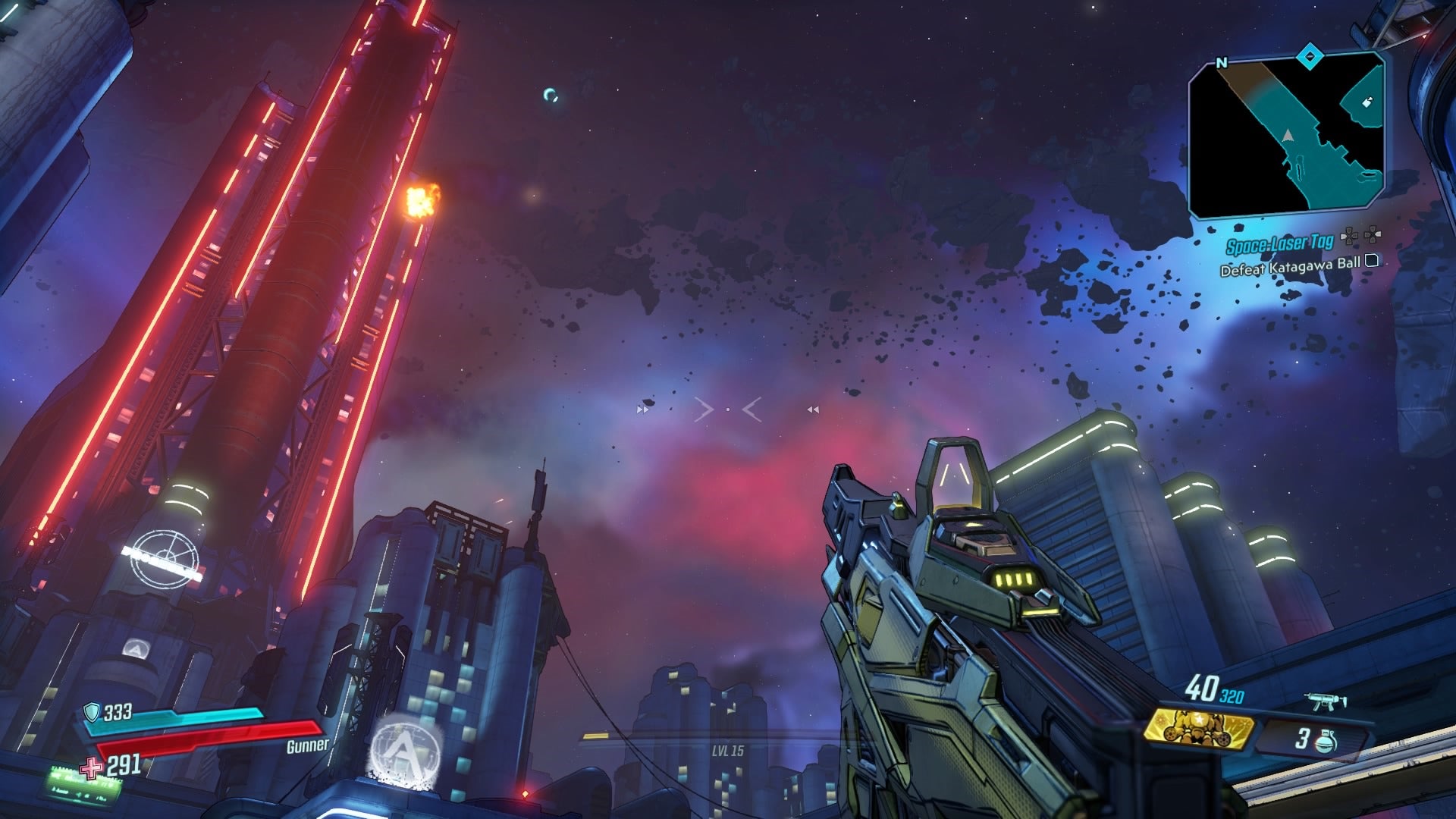Click the teal diamond waypoint above the minimap
Screen dimensions: 1456x819
[x=1308, y=58]
